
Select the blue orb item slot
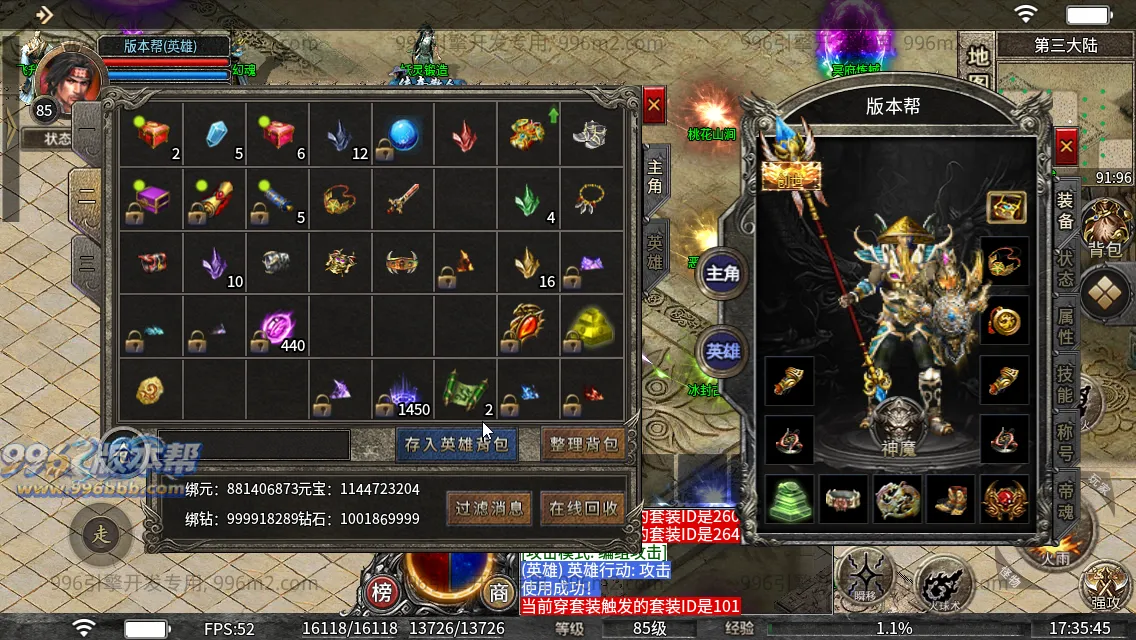pyautogui.click(x=403, y=135)
